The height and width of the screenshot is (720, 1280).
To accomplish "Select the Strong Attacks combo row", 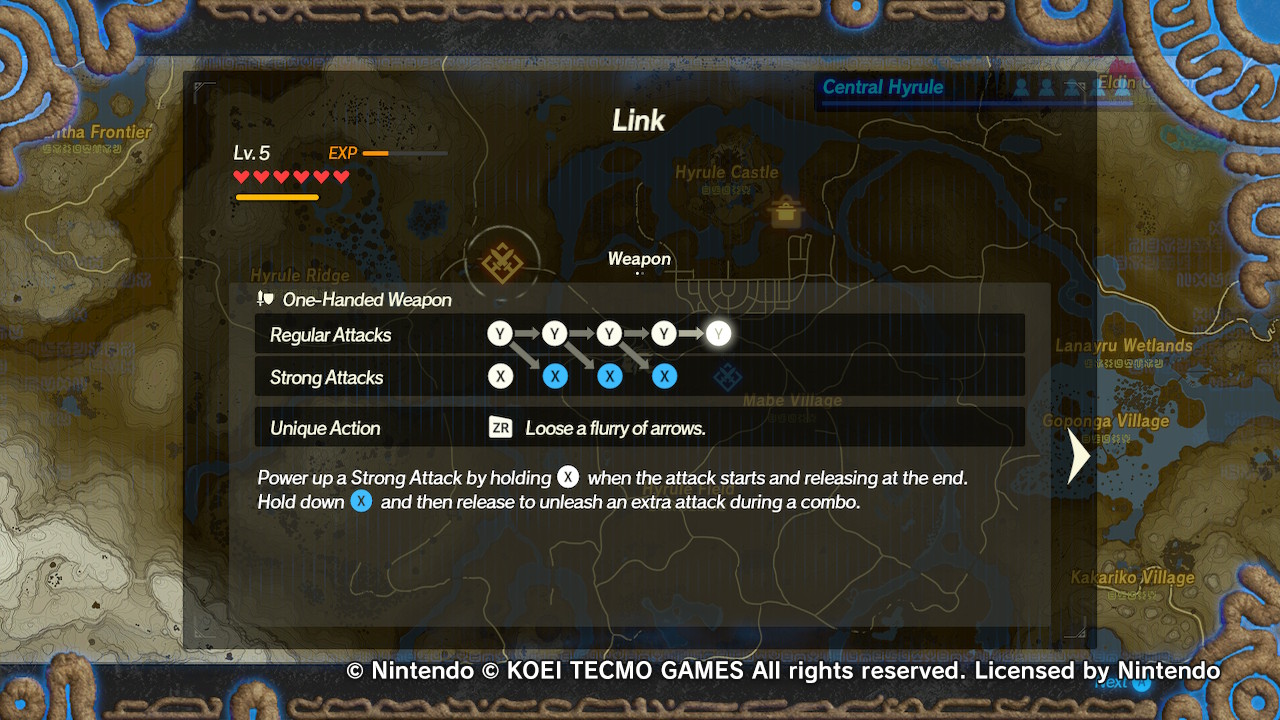I will (639, 377).
